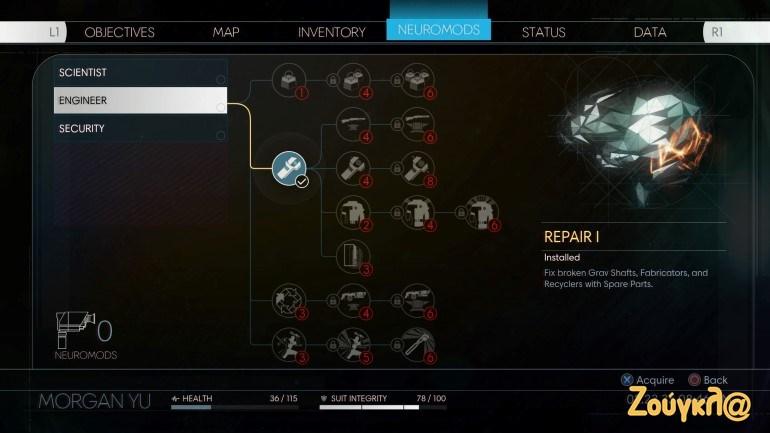This screenshot has height=433, width=770.
Task: Choose the suit skill costing 2 neuromods
Action: [352, 212]
